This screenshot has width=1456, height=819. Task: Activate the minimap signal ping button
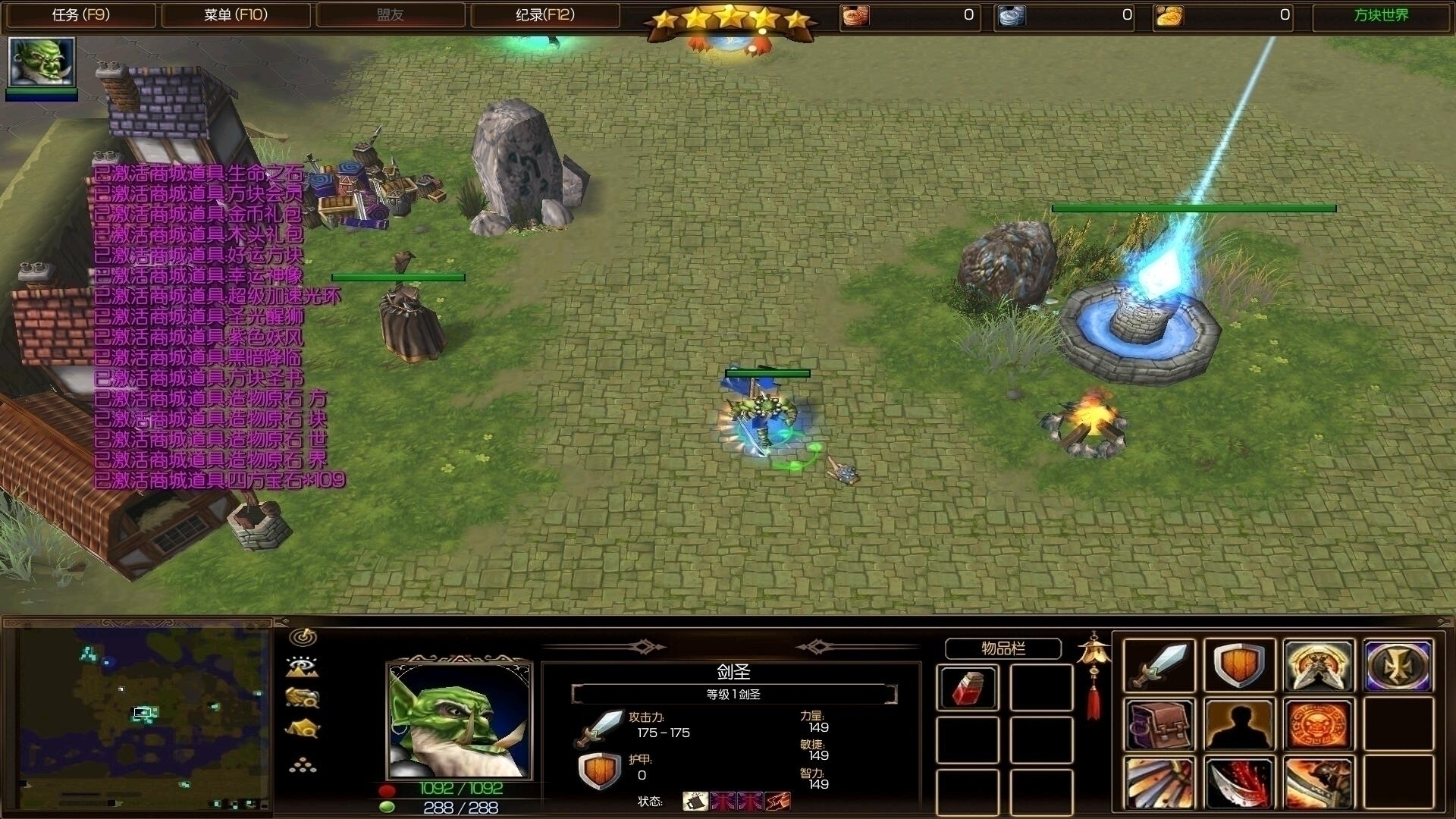pos(303,637)
